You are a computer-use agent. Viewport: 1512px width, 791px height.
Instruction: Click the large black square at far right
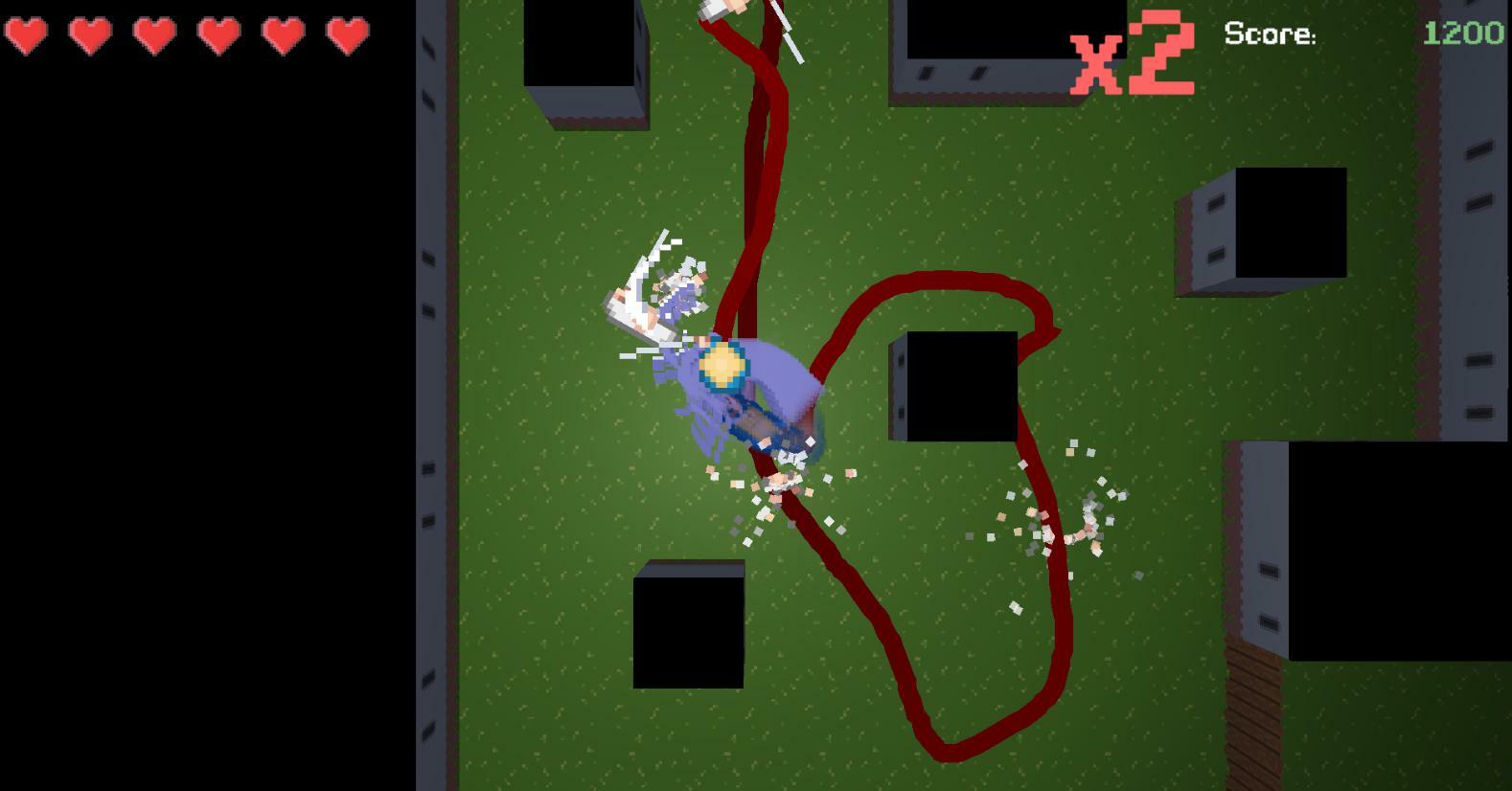click(1399, 551)
